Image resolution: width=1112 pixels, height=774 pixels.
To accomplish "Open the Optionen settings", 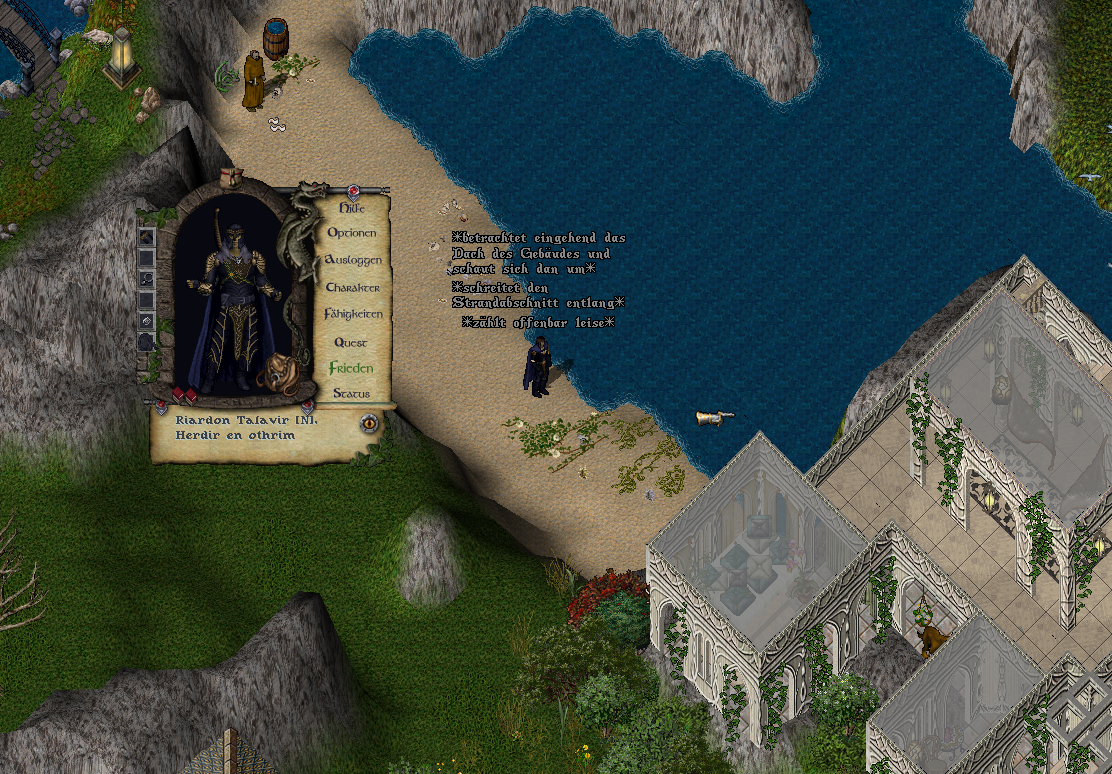I will [x=352, y=233].
